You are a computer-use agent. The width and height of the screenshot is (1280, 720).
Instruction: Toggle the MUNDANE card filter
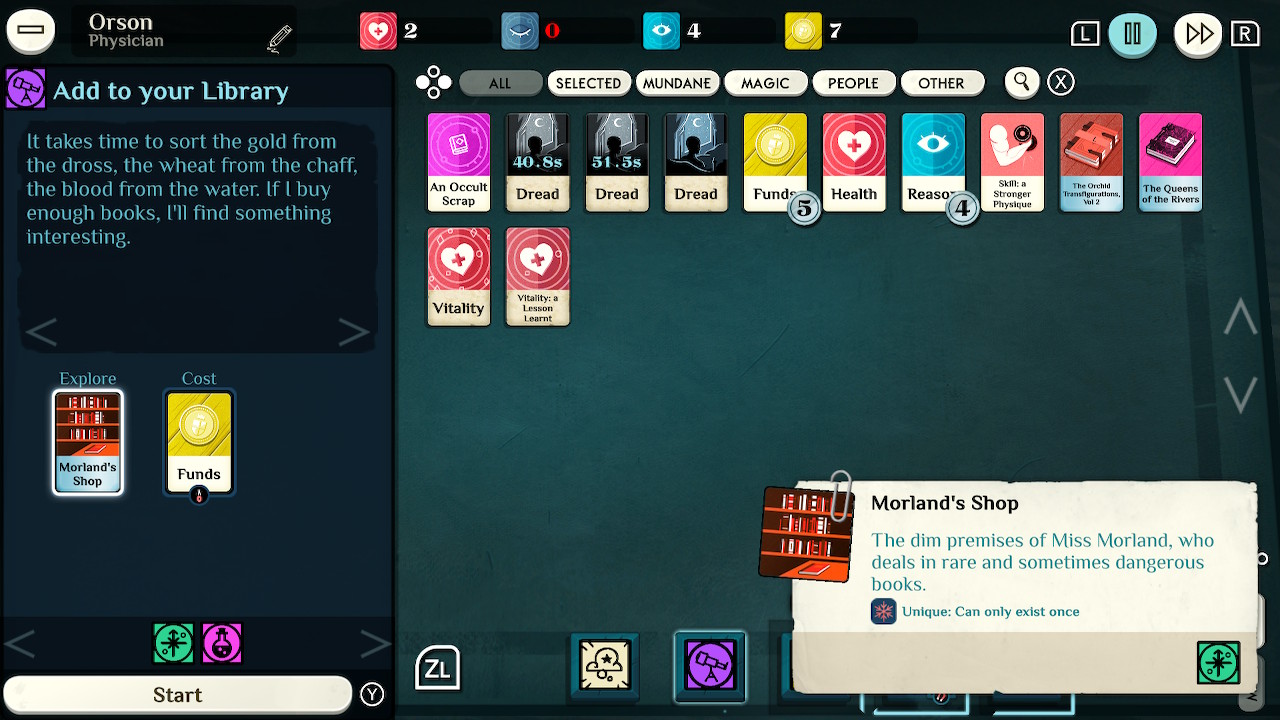[677, 83]
